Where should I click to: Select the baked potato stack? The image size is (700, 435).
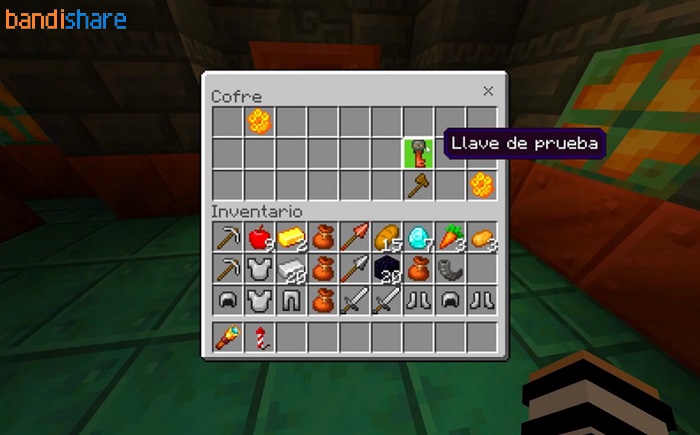pos(482,237)
